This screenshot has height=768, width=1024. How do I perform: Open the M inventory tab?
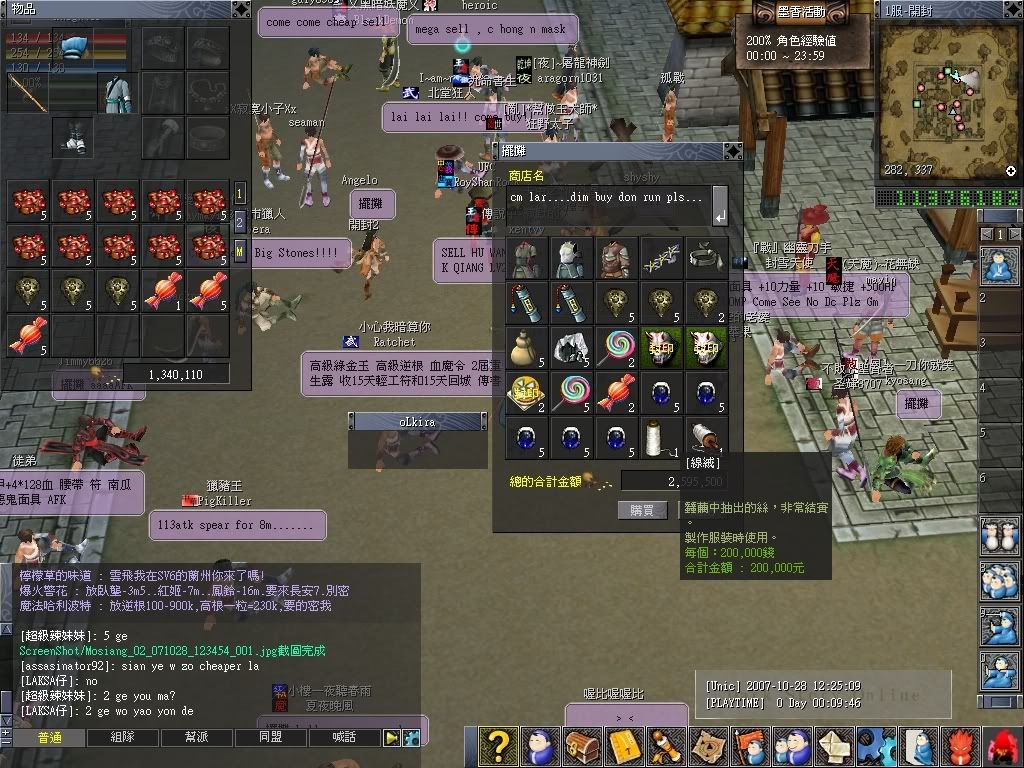[x=240, y=249]
